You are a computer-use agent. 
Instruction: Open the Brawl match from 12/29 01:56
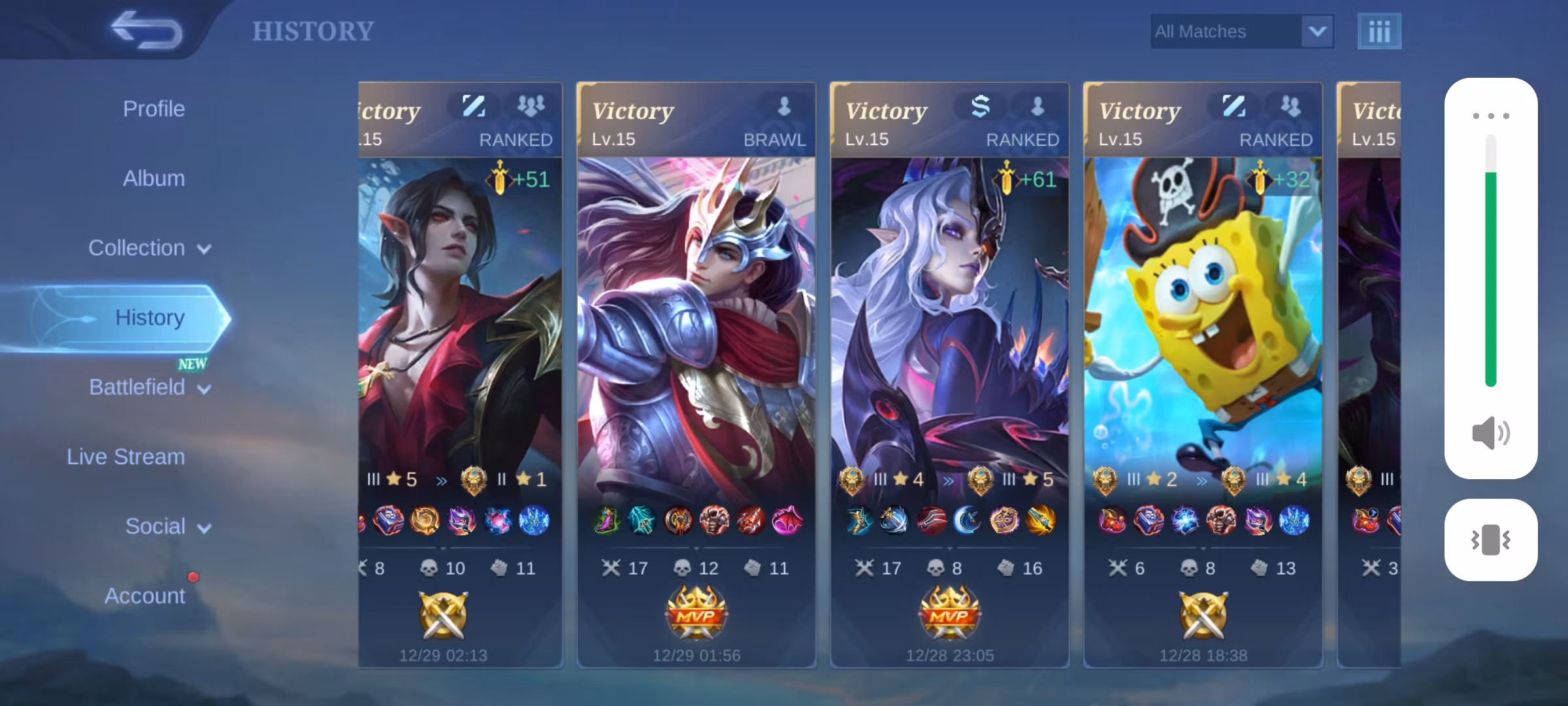tap(696, 374)
